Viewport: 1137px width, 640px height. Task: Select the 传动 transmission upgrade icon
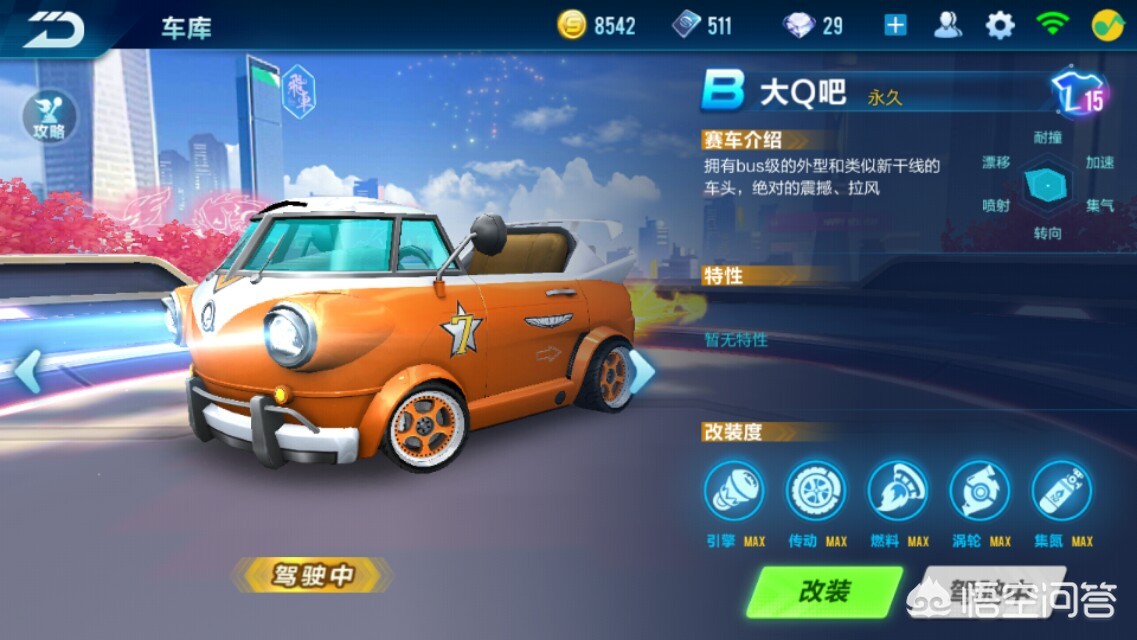tap(816, 491)
